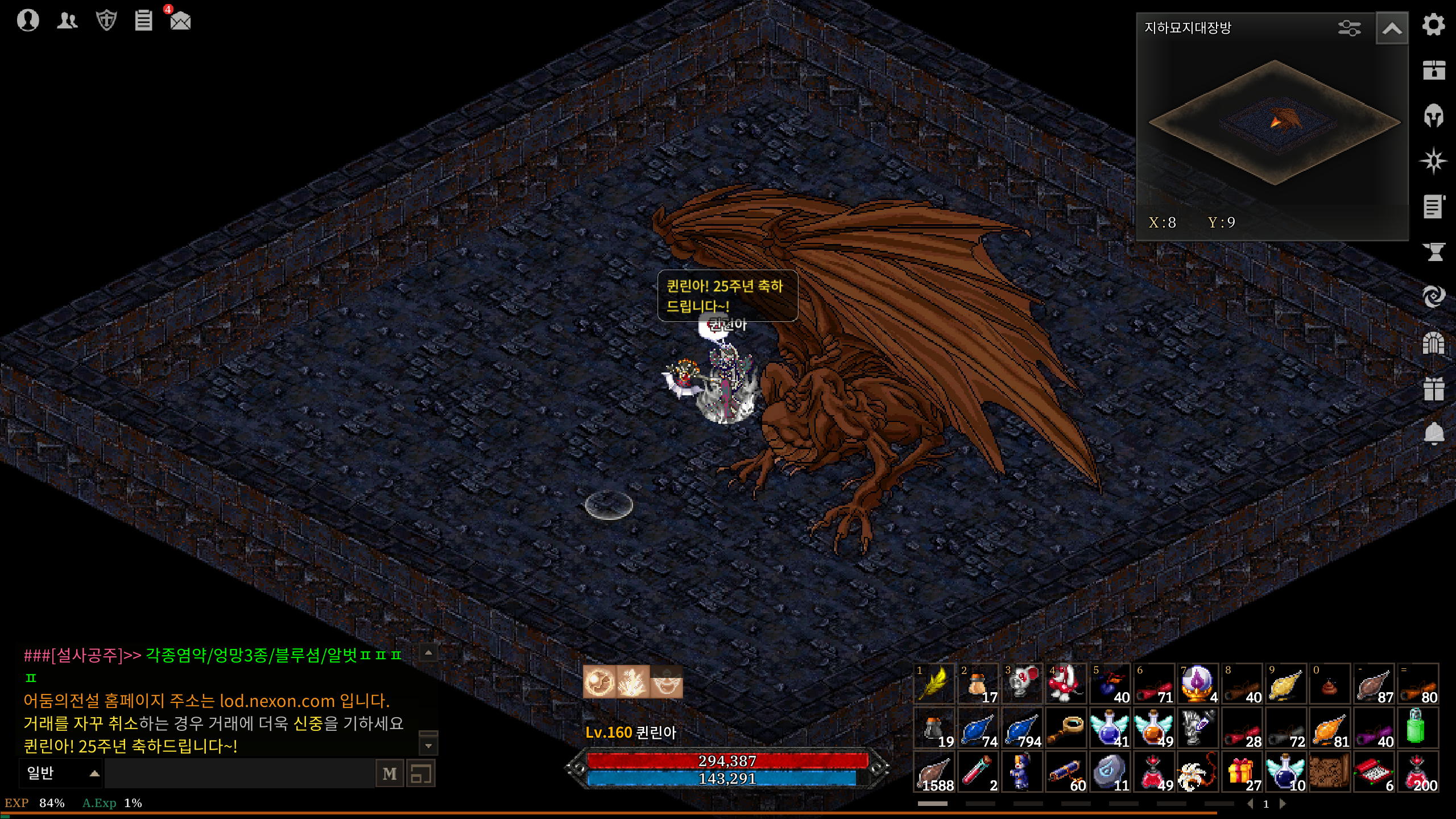Click the 지하묘지대장방 minimap

point(1274,122)
